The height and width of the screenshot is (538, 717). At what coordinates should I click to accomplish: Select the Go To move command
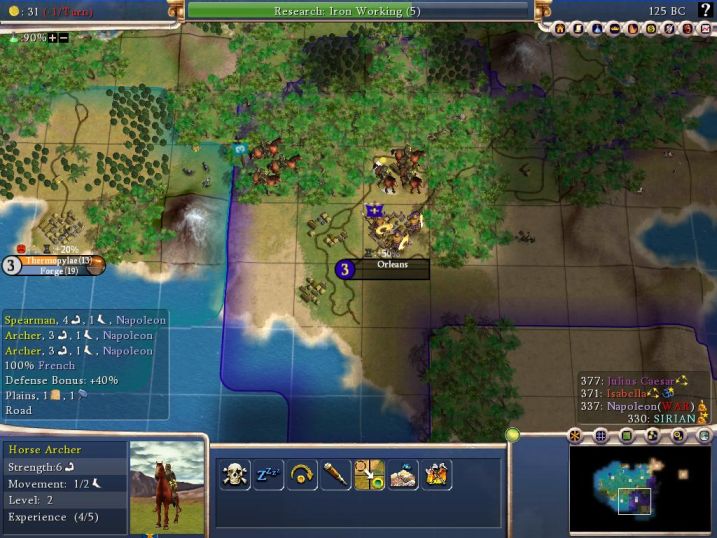point(370,474)
